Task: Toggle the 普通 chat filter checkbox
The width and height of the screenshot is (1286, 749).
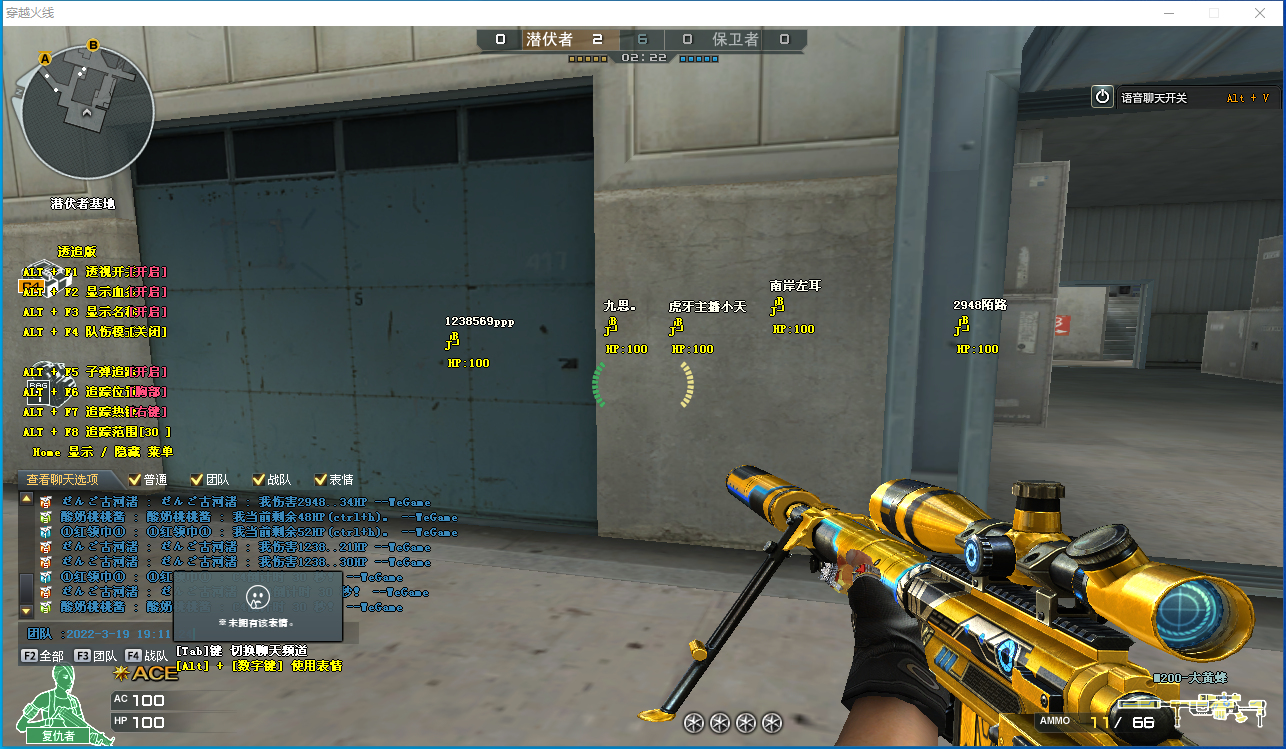Action: [x=135, y=480]
